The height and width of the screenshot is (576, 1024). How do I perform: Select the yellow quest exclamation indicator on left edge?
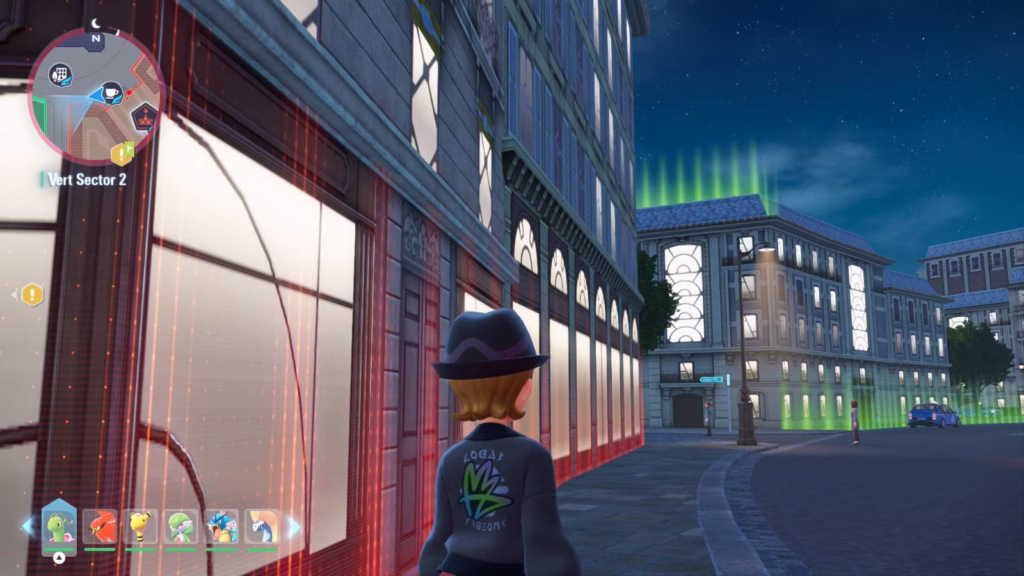32,294
